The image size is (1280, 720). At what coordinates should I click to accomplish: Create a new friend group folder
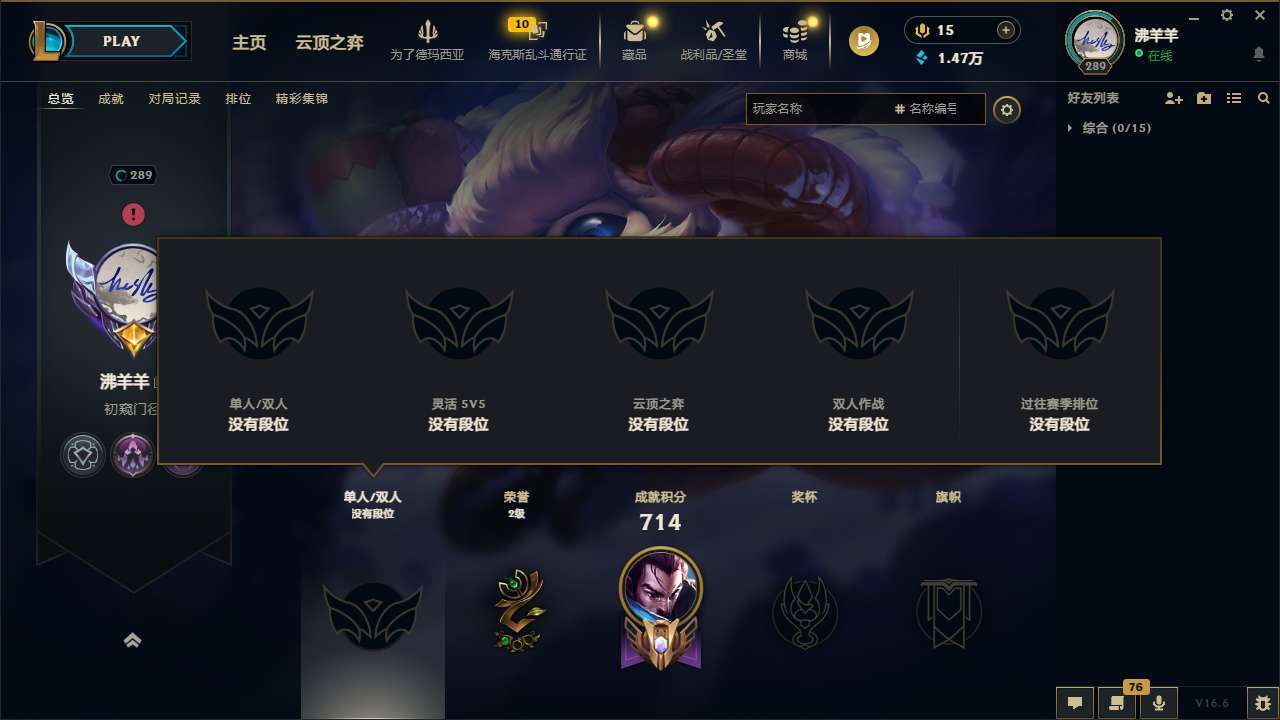1203,98
